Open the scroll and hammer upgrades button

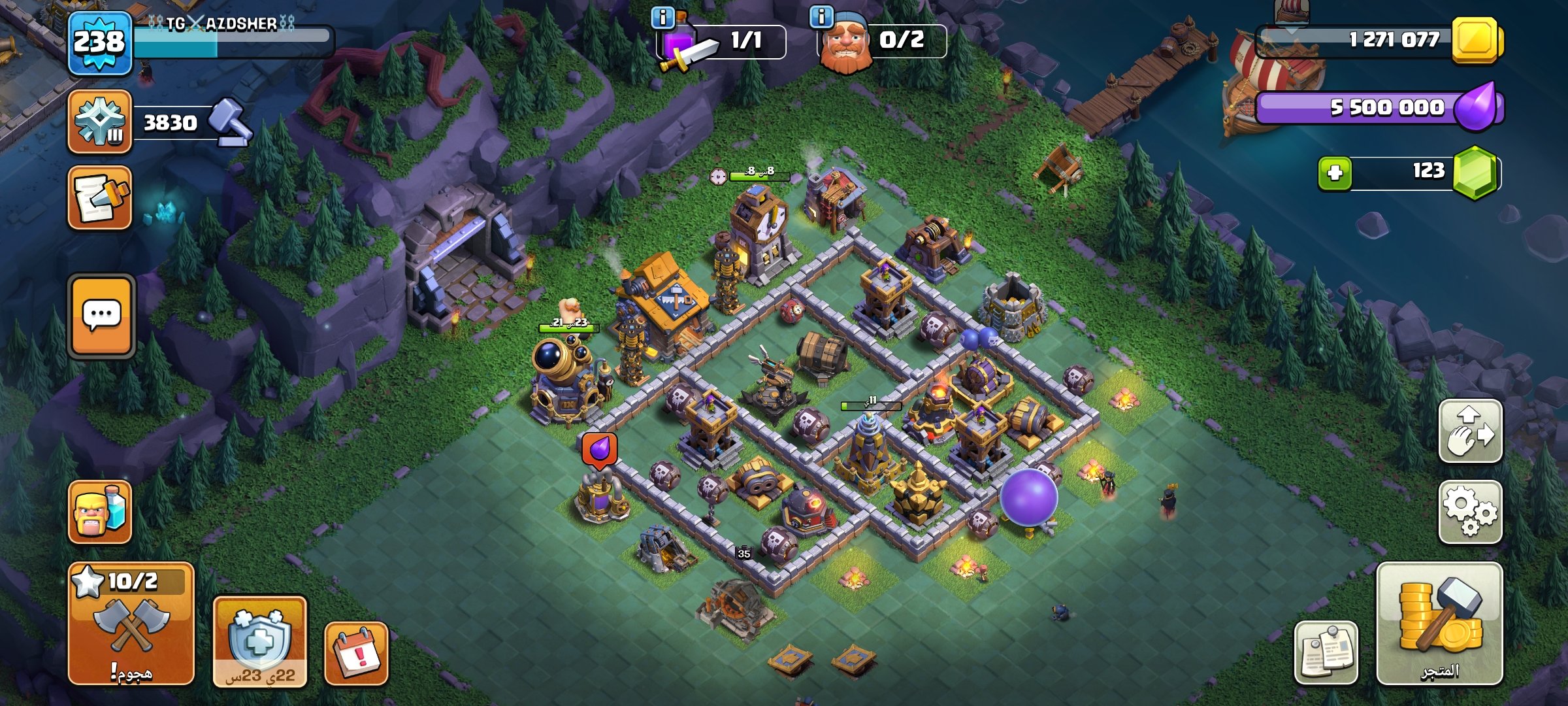tap(100, 198)
